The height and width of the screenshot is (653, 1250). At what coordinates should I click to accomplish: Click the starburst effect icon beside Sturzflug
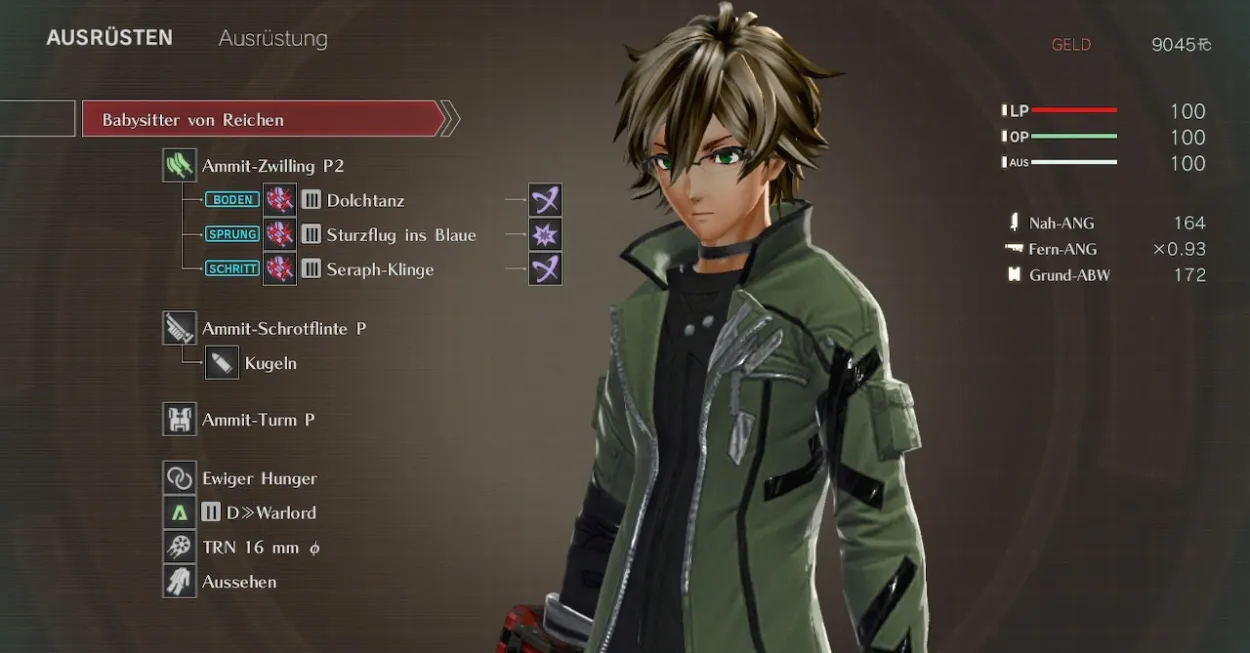coord(545,235)
